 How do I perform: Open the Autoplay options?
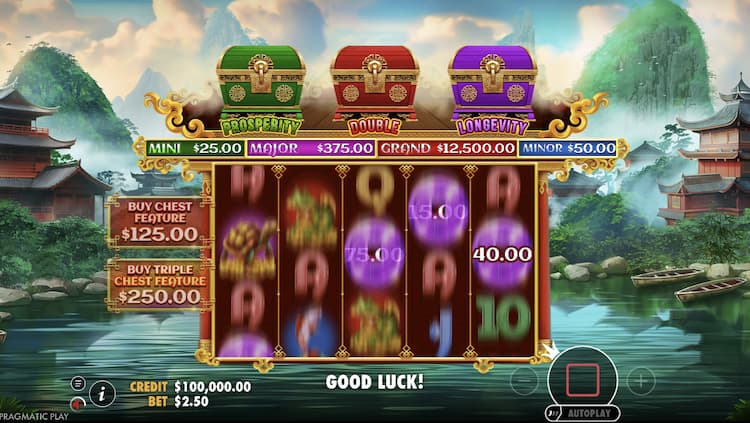583,412
